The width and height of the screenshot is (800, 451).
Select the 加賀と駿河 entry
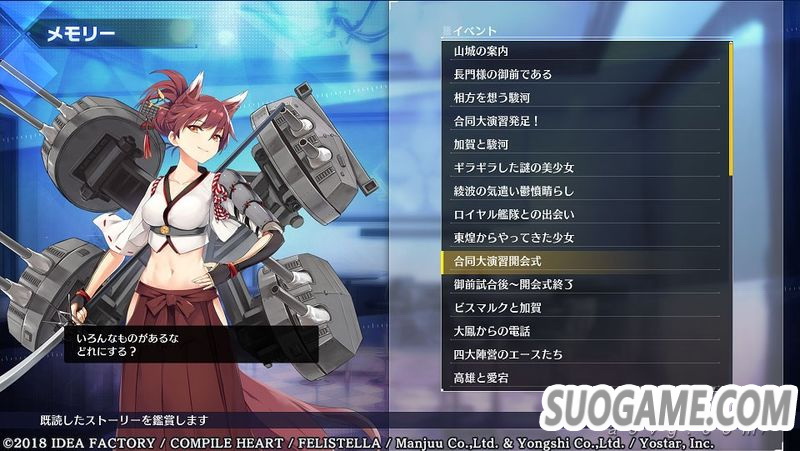580,144
